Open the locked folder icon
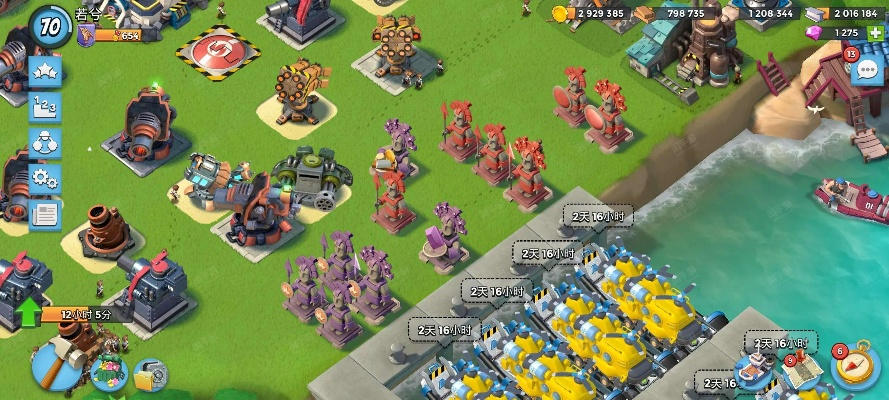 (151, 374)
